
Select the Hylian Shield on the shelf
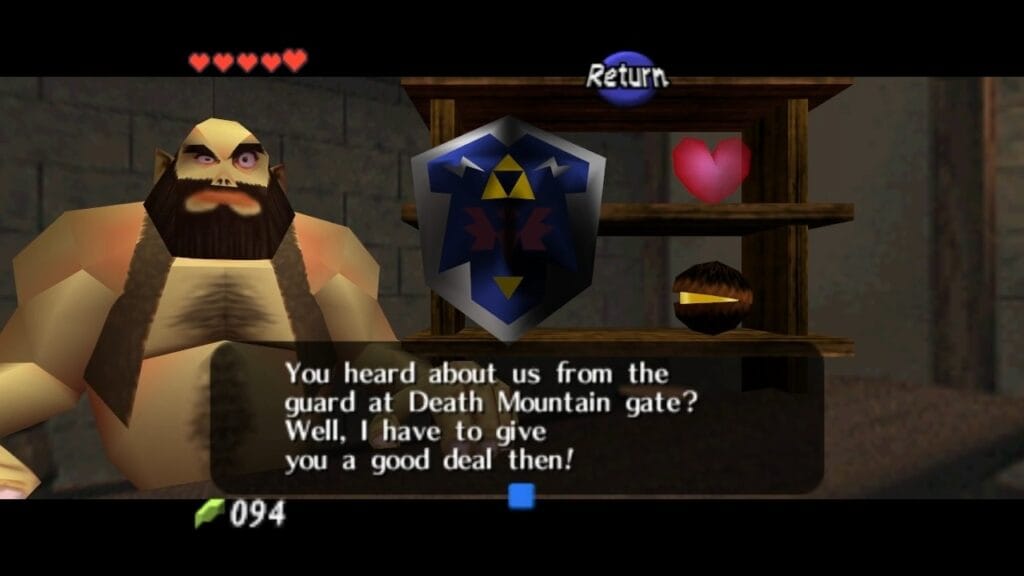(507, 225)
